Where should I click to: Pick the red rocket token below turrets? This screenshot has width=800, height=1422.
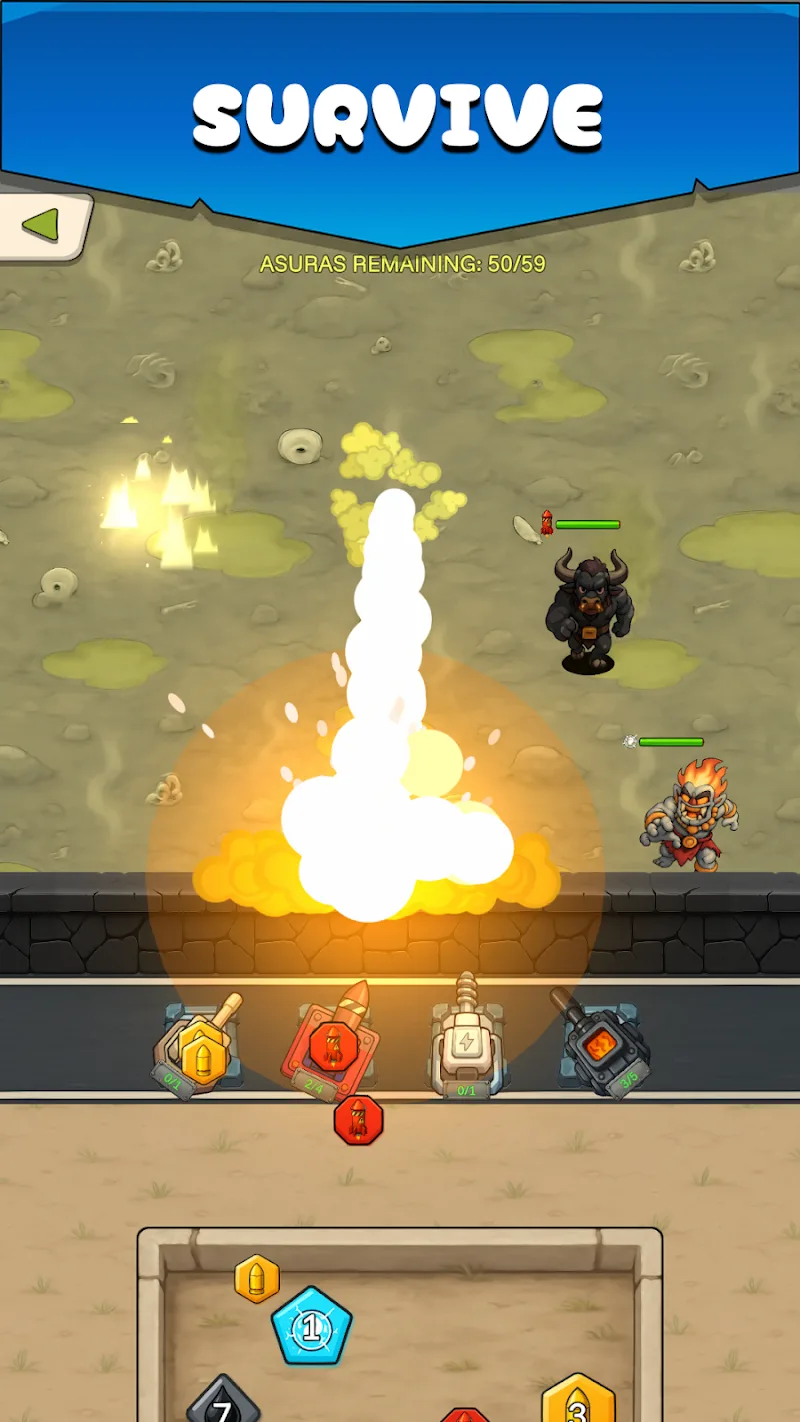(358, 1119)
